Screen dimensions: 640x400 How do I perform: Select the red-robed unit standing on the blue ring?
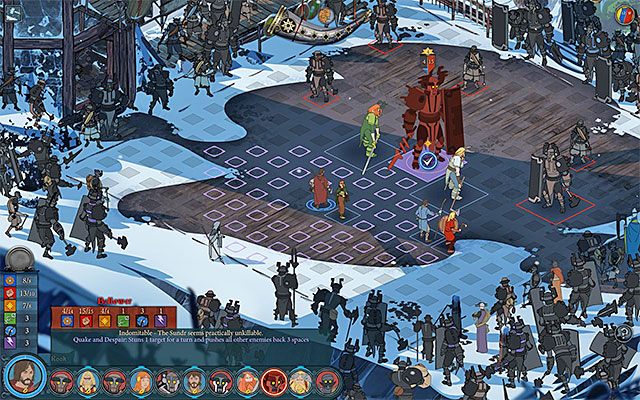pos(320,190)
